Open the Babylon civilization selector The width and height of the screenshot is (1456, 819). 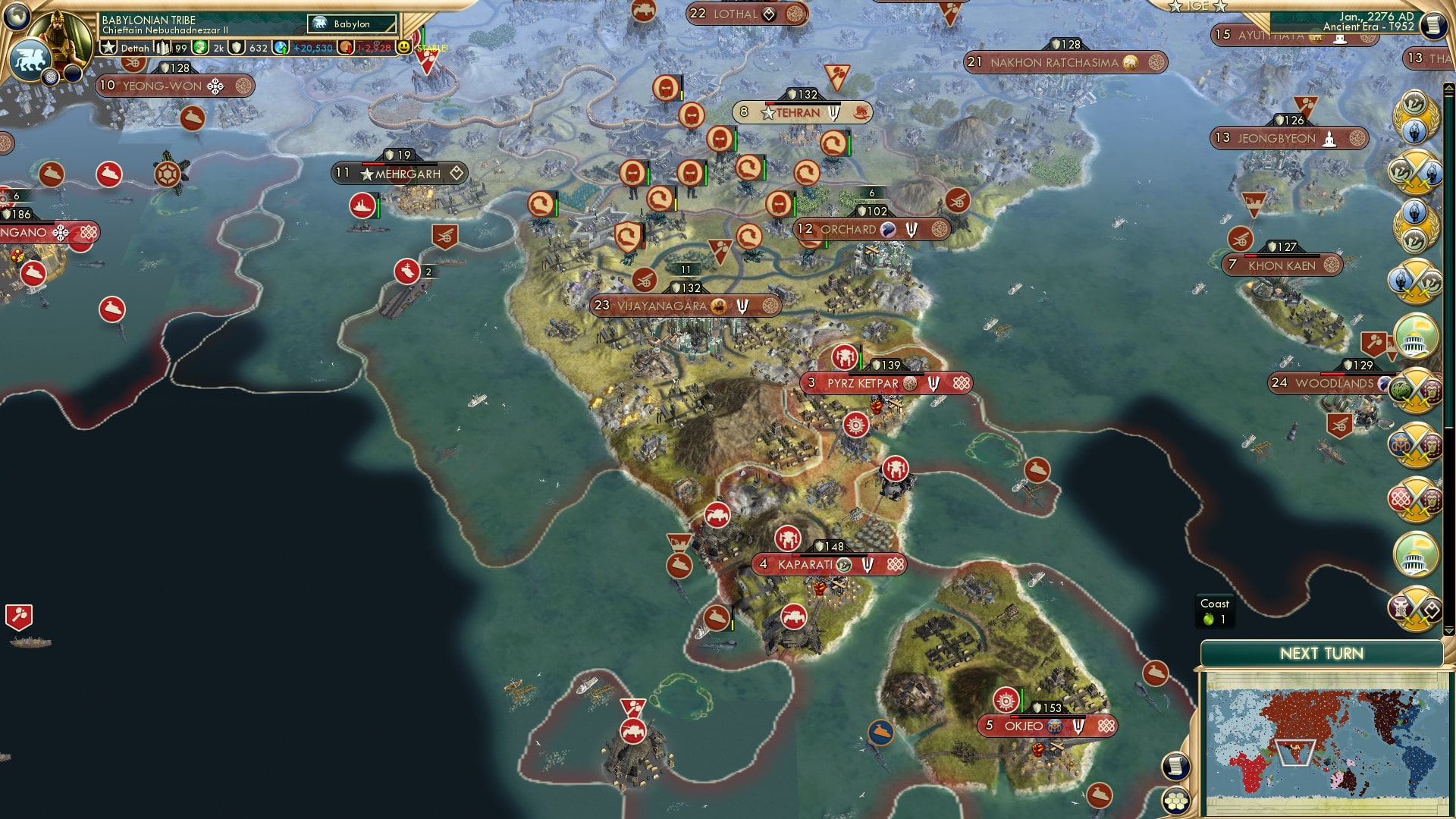coord(351,24)
